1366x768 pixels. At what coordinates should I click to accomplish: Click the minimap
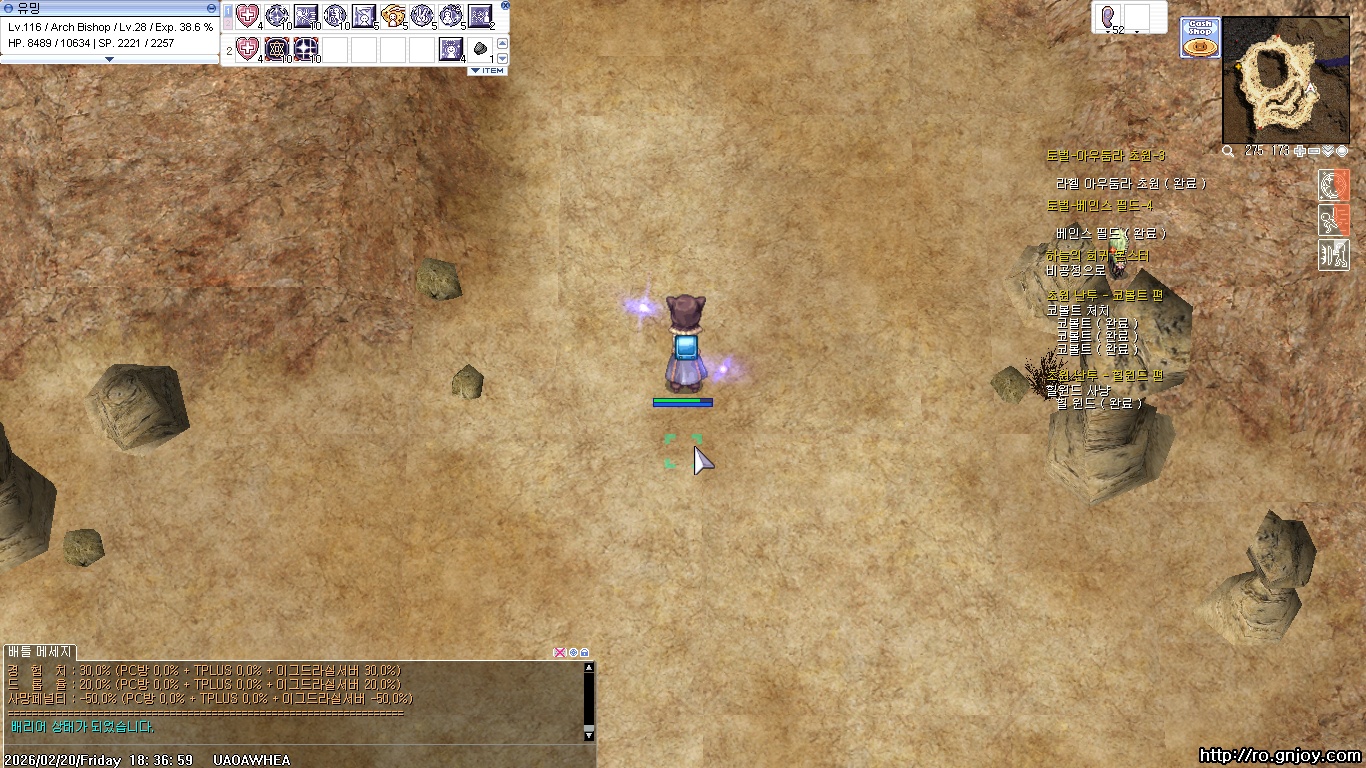point(1286,80)
